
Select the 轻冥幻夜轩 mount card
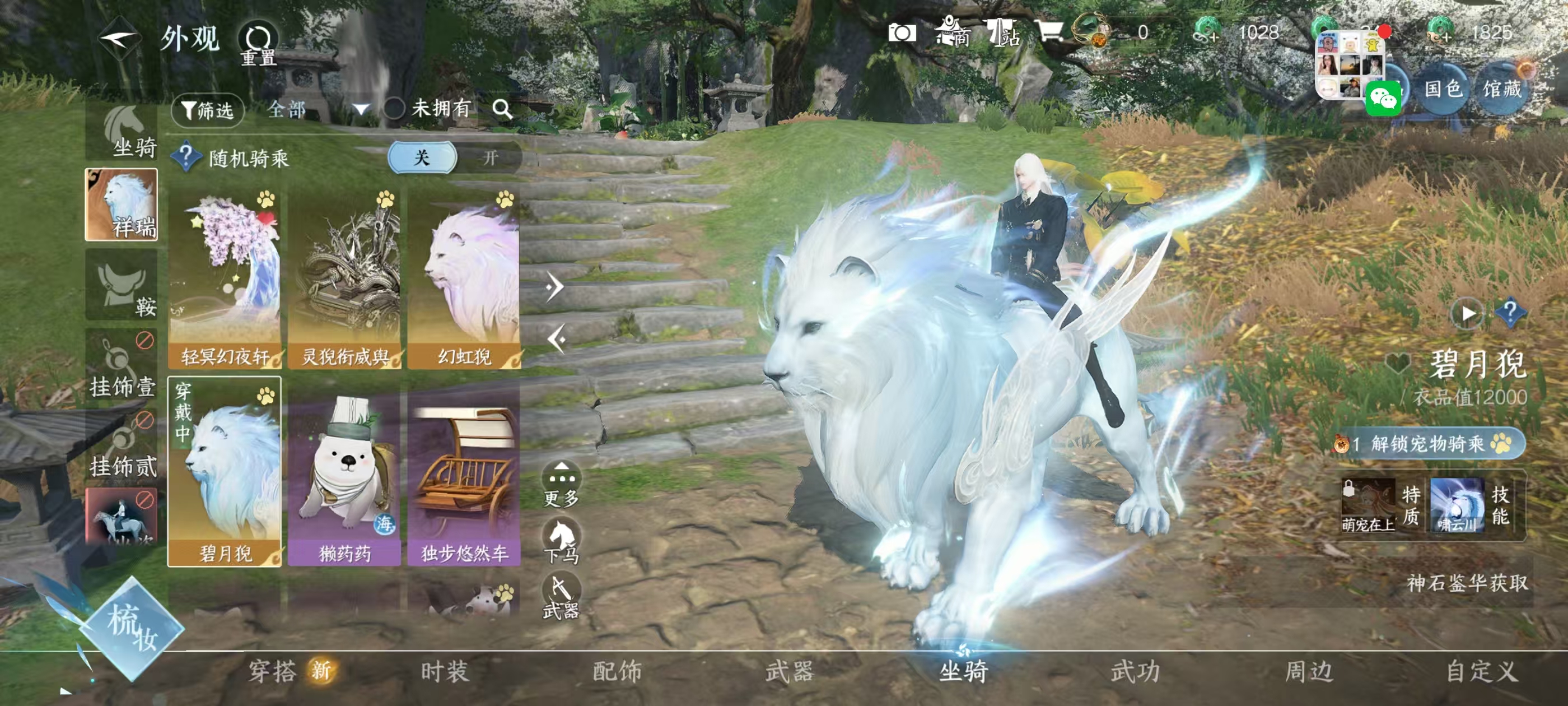coord(225,279)
